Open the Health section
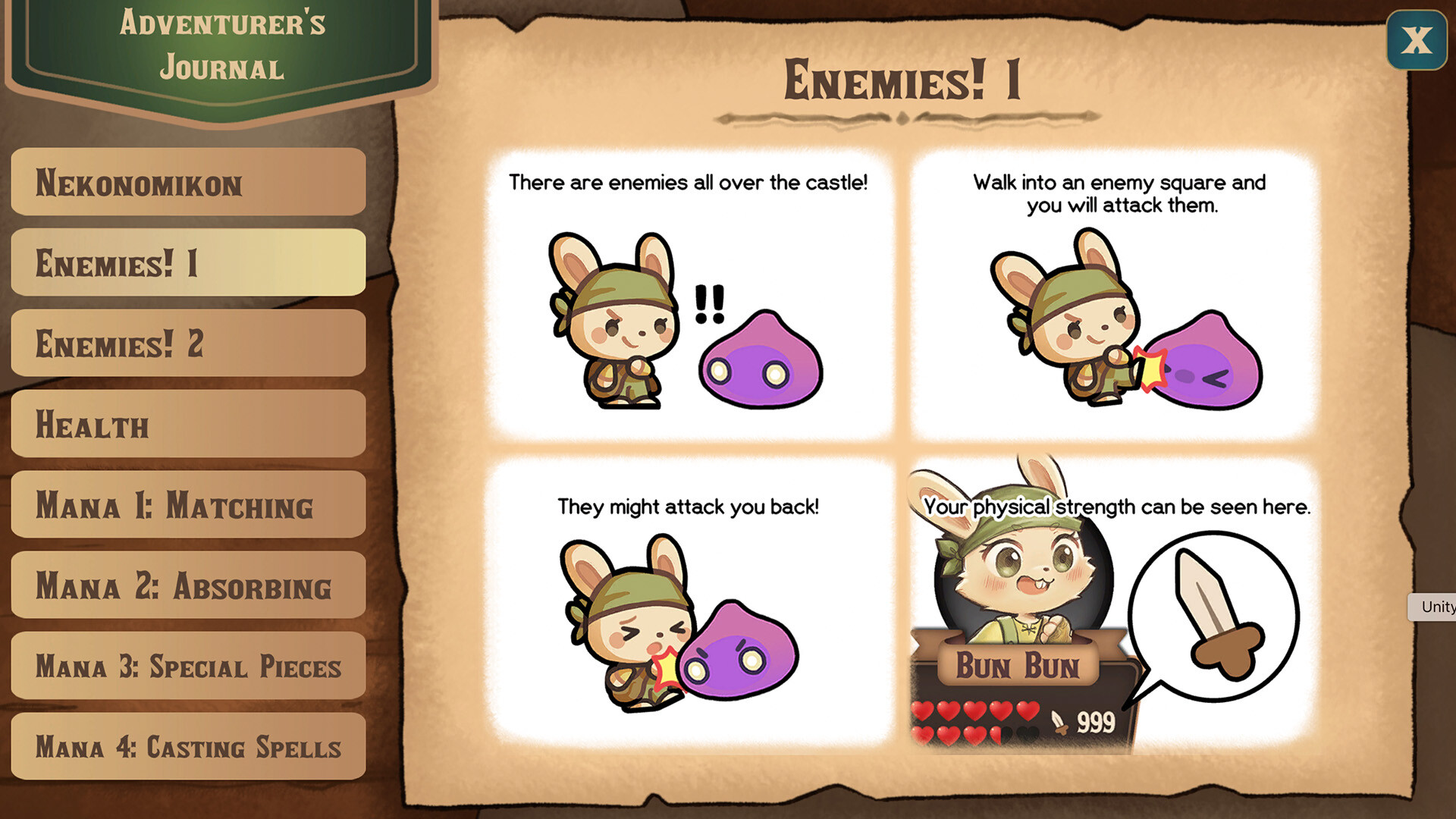Screen dimensions: 1456x819 click(187, 425)
